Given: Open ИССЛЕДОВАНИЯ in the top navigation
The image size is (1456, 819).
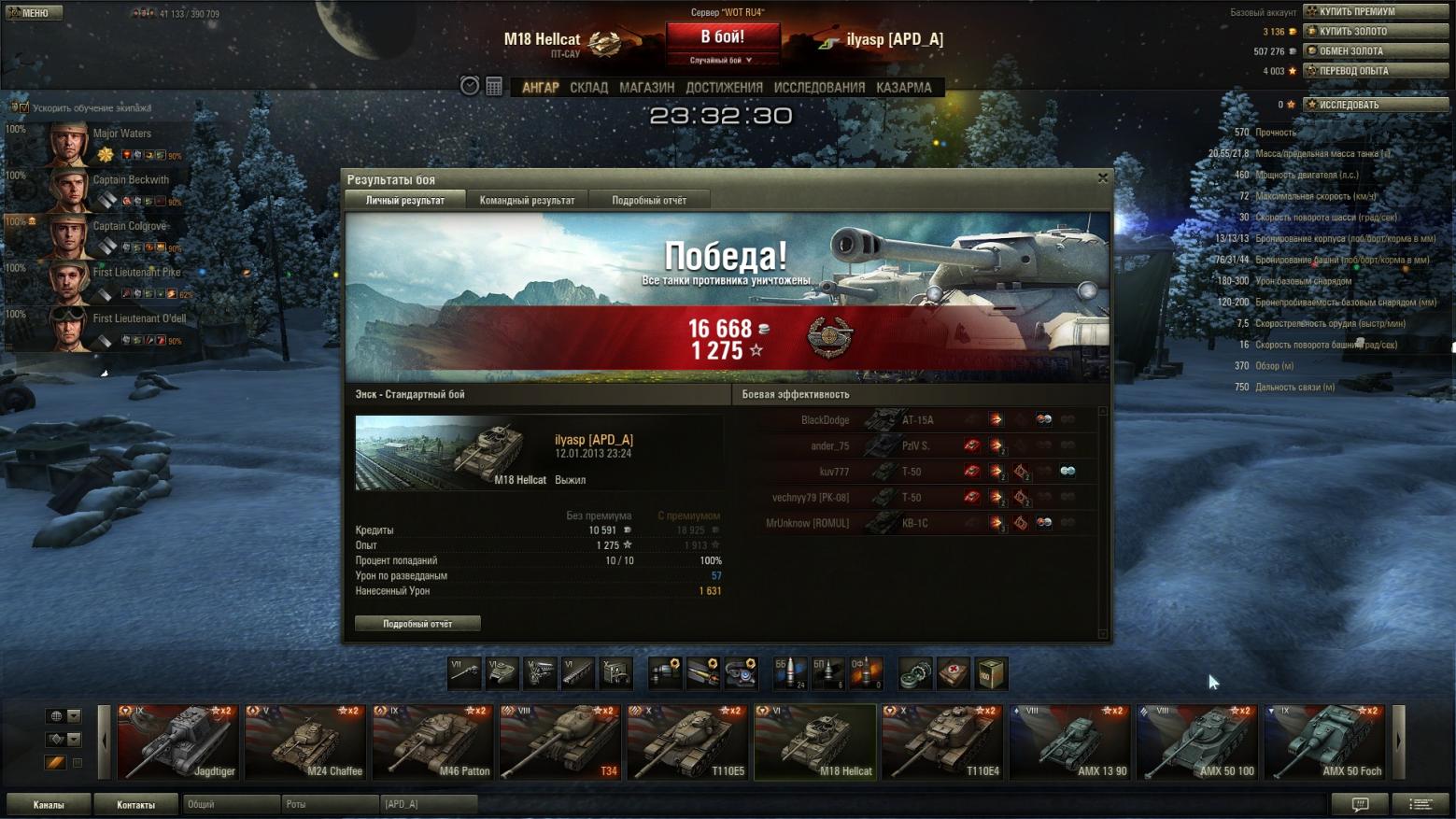Looking at the screenshot, I should click(819, 88).
